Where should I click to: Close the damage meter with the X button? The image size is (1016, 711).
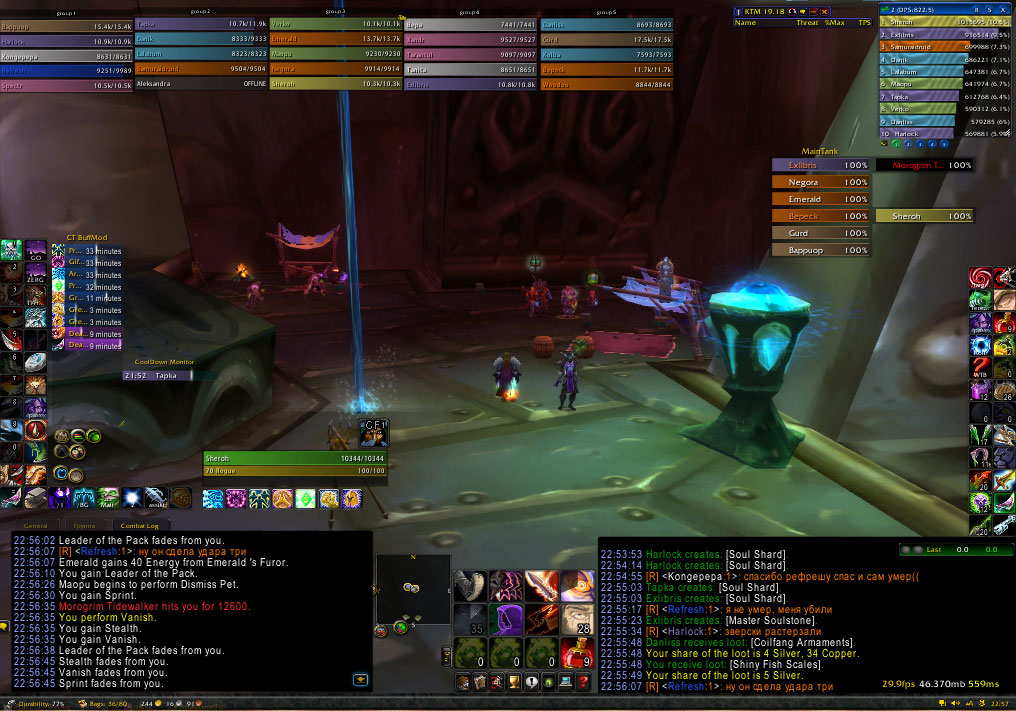1003,10
